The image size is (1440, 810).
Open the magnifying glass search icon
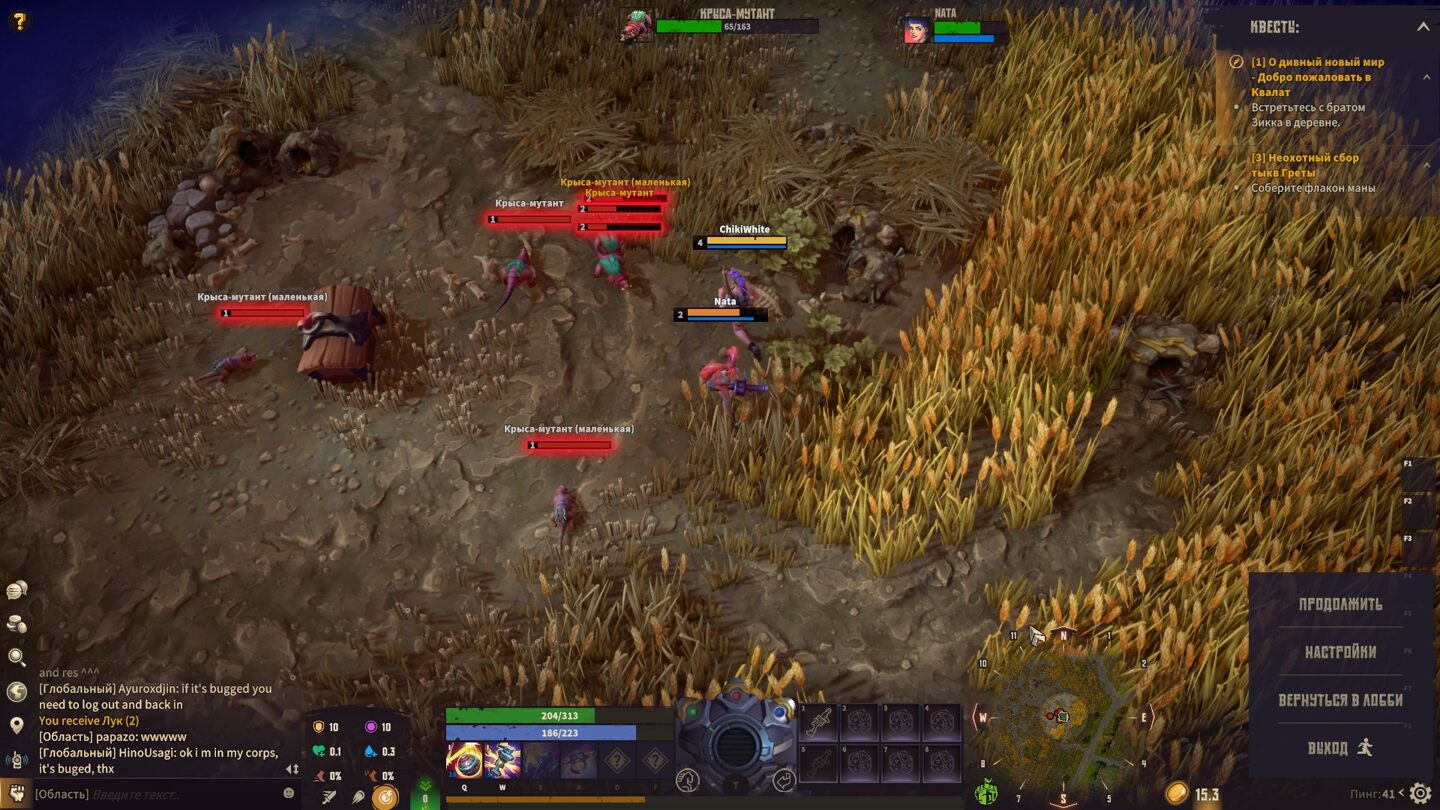[16, 657]
